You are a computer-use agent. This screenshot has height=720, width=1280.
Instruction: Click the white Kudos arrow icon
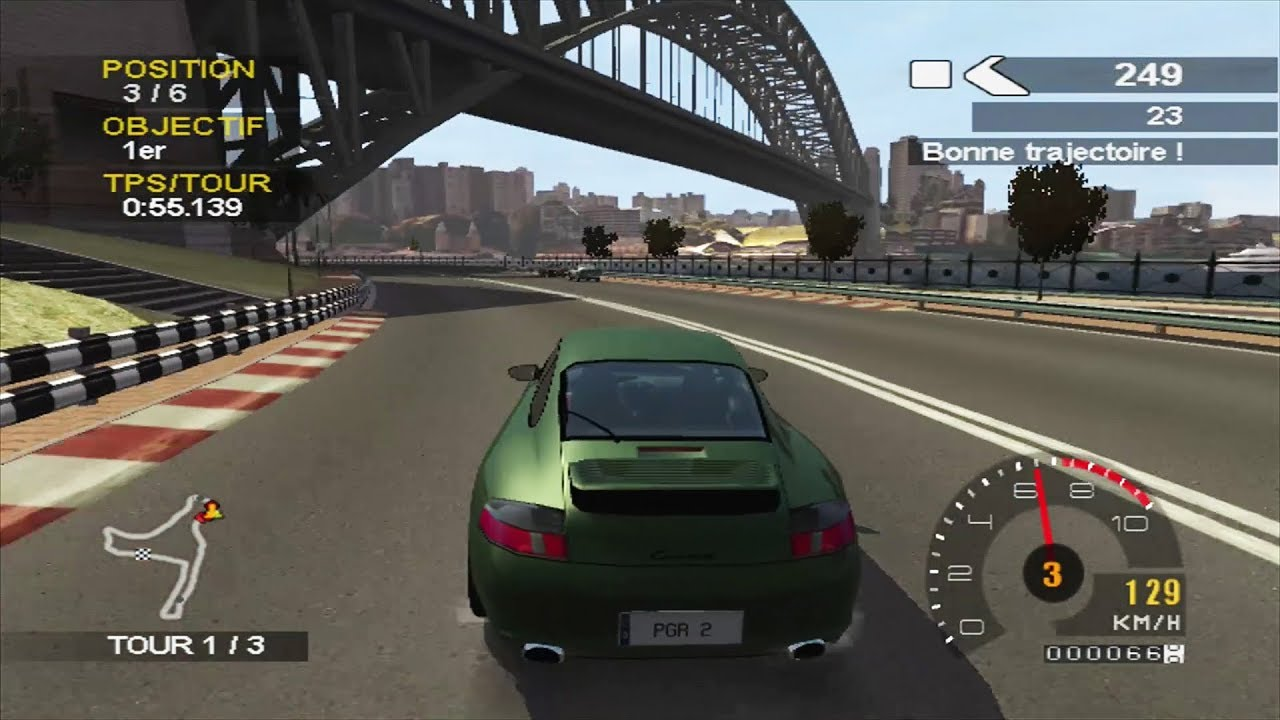[995, 76]
